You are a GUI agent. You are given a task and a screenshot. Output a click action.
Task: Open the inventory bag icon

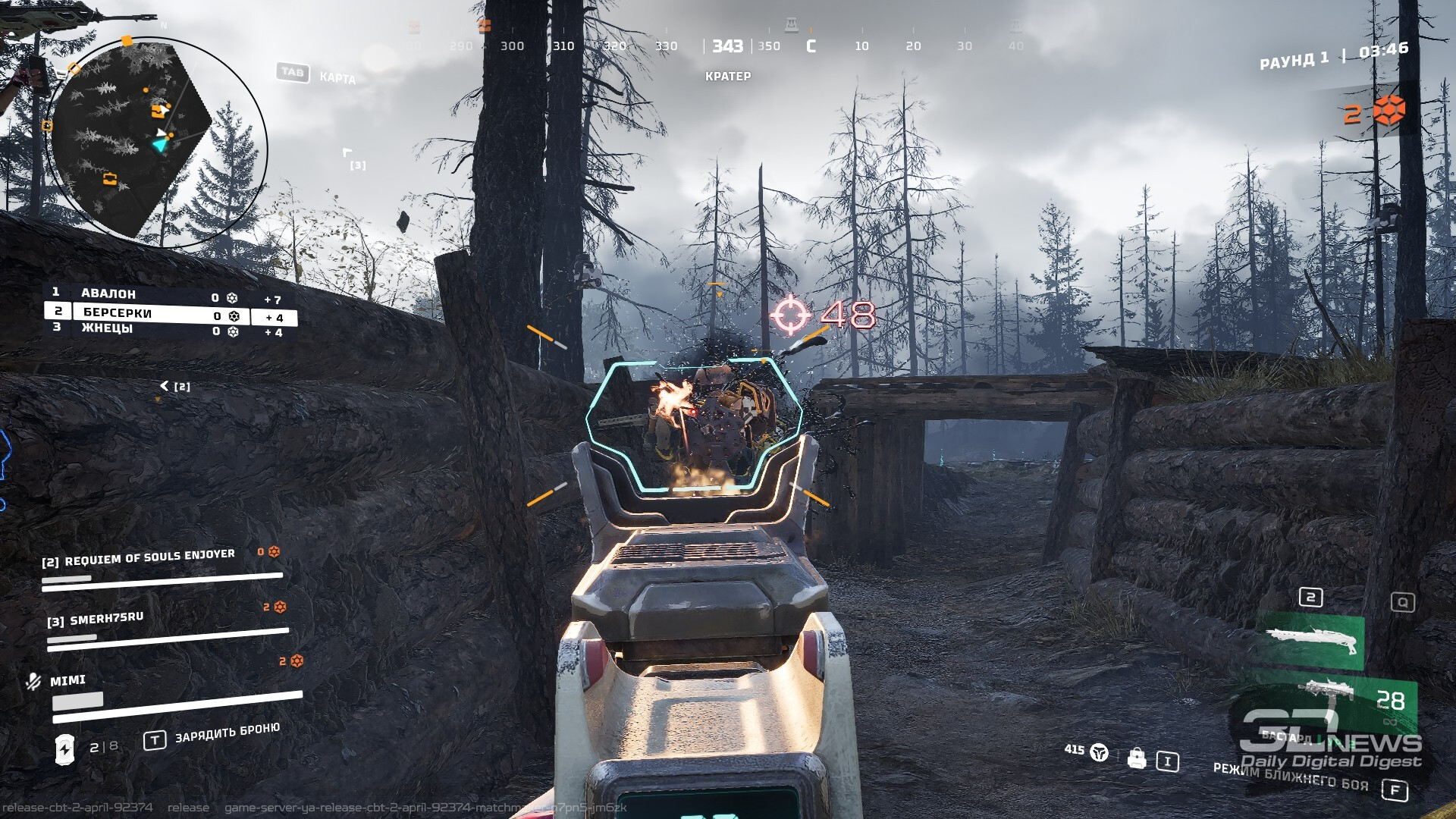[x=1136, y=758]
